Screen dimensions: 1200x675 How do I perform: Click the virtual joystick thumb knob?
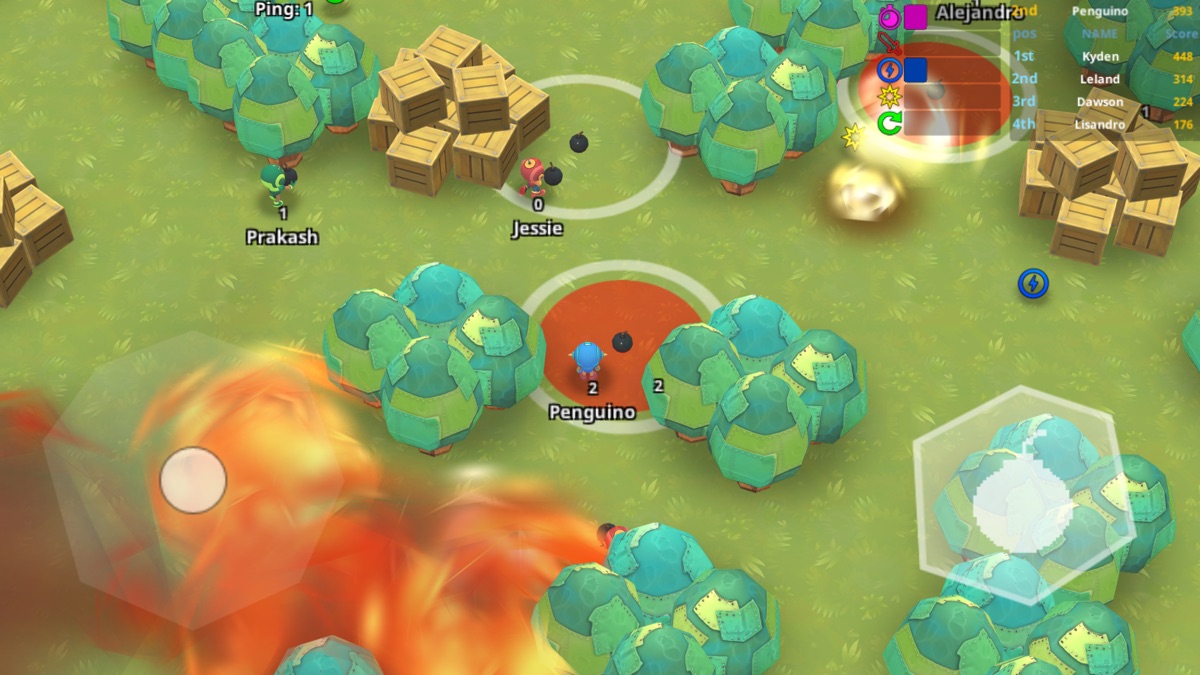(x=193, y=480)
